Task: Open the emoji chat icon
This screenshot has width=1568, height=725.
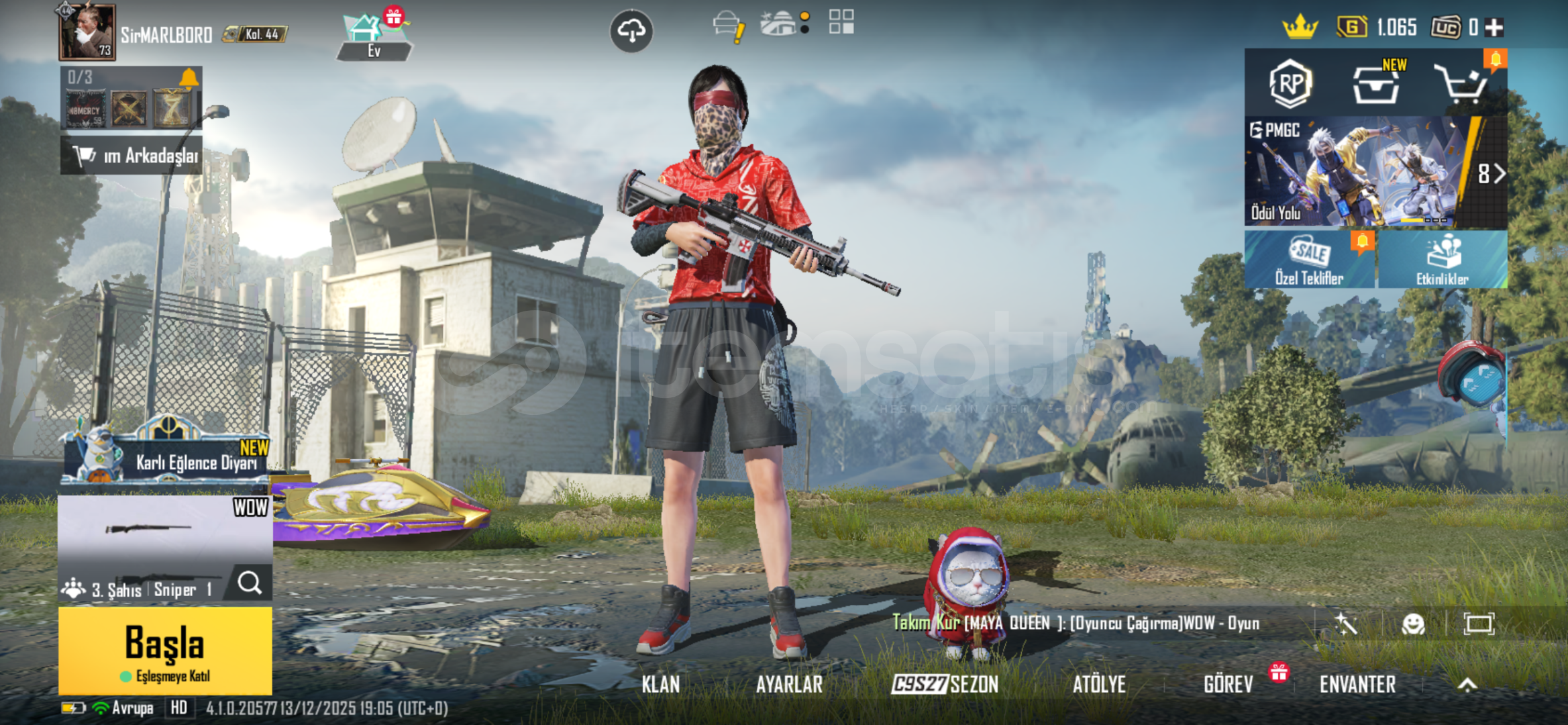Action: point(1413,624)
